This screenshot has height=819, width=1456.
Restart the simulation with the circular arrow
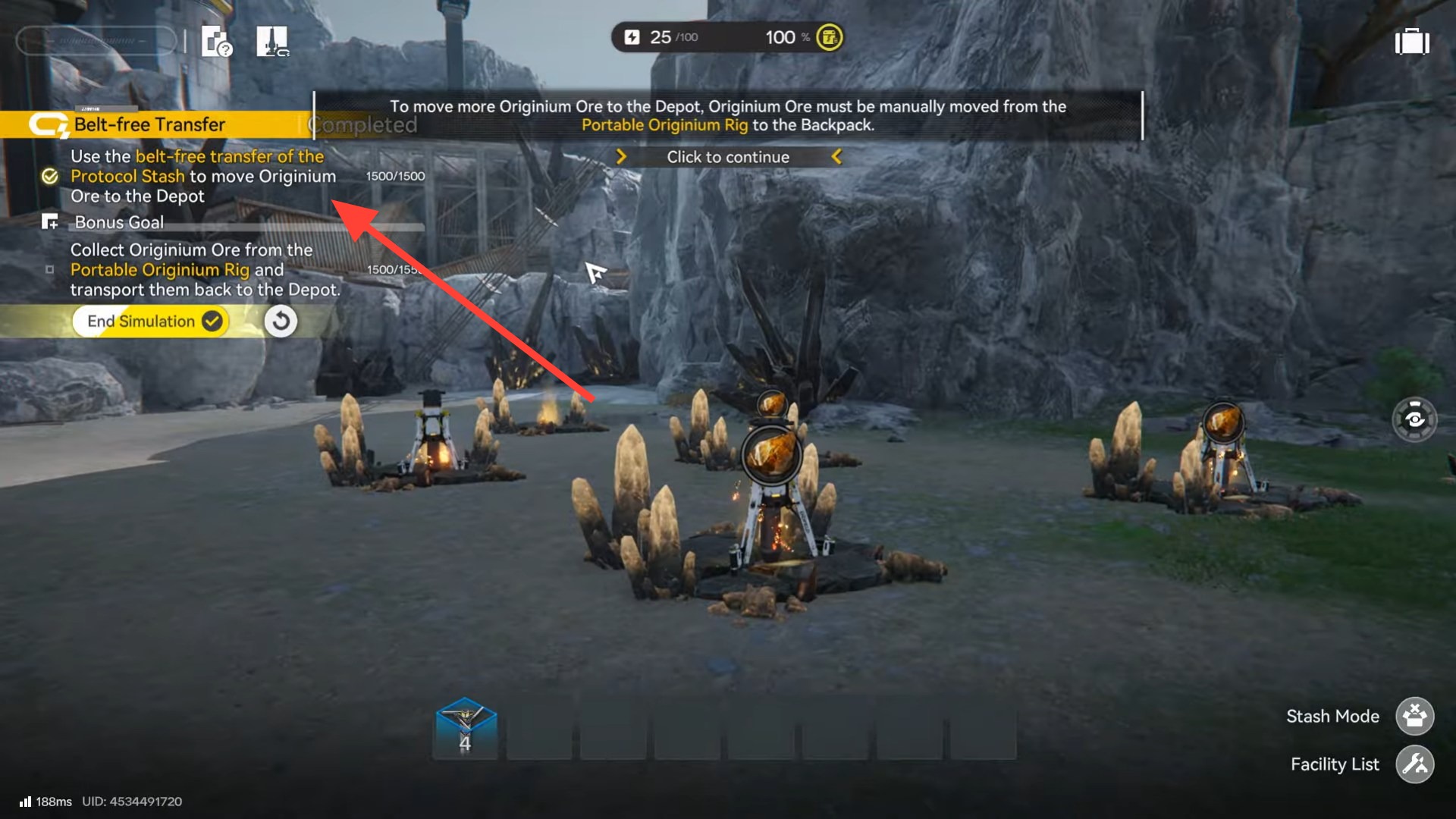coord(281,322)
